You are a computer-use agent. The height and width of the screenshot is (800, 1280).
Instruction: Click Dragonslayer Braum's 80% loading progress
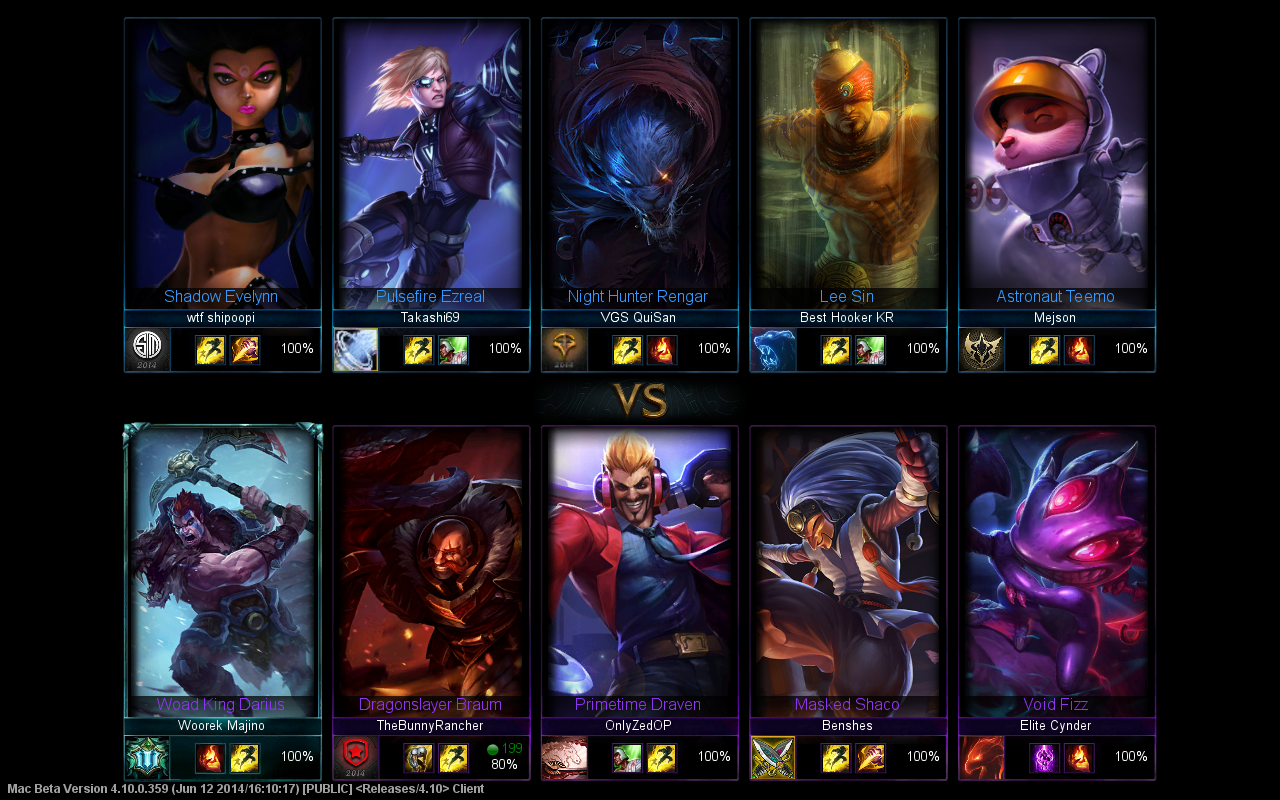click(x=503, y=766)
